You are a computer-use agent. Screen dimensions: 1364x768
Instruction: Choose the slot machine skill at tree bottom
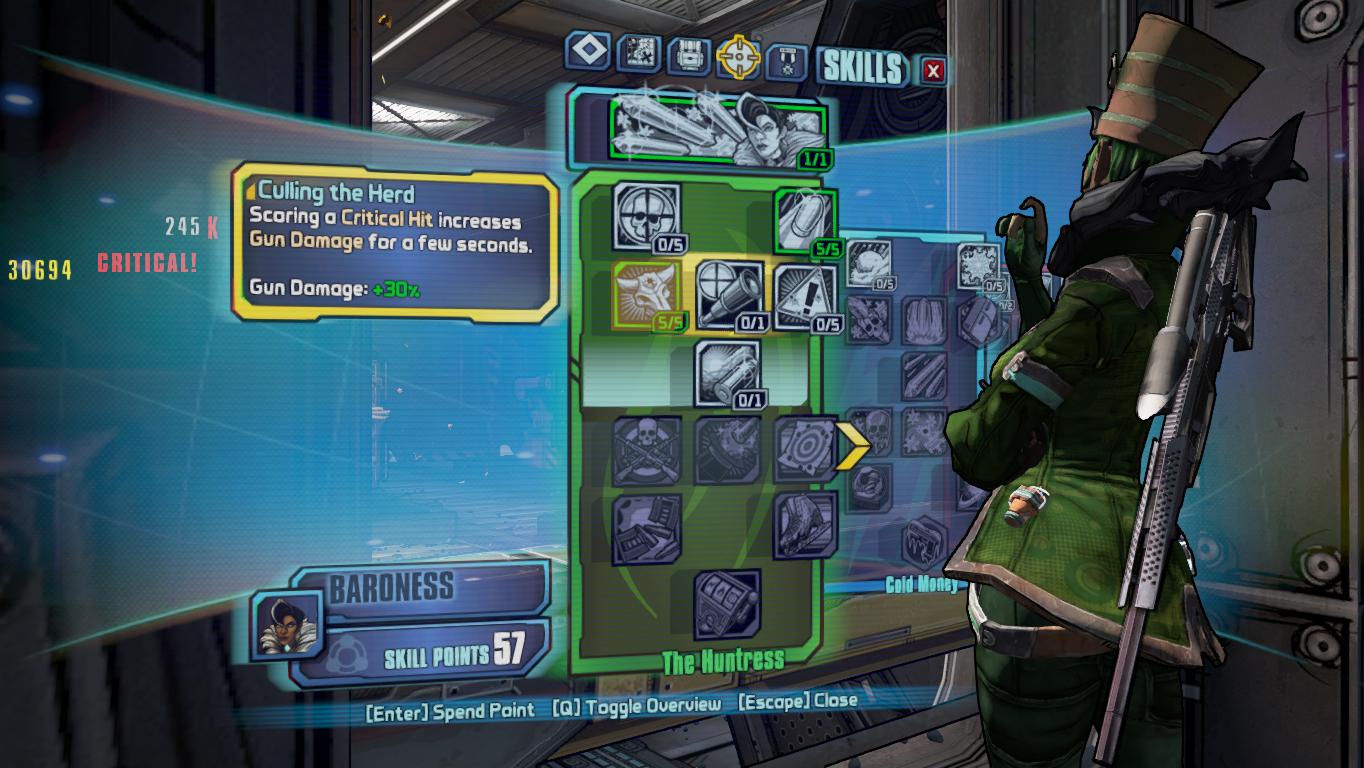point(727,603)
